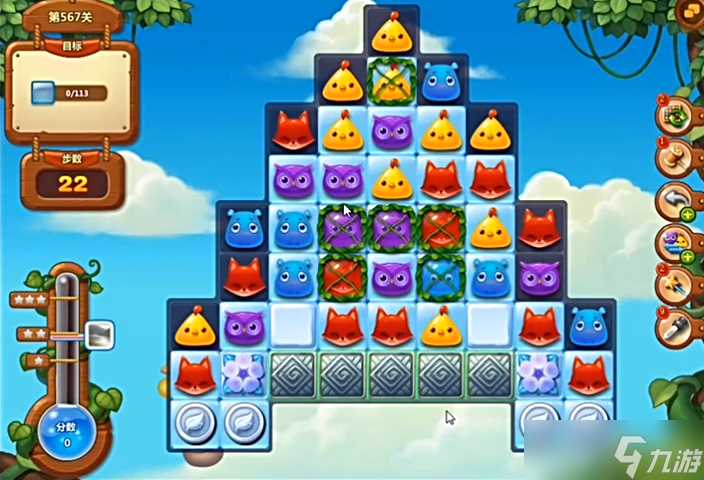Select the yellow chick at the pyramid's peak
704x480 pixels.
click(x=389, y=35)
